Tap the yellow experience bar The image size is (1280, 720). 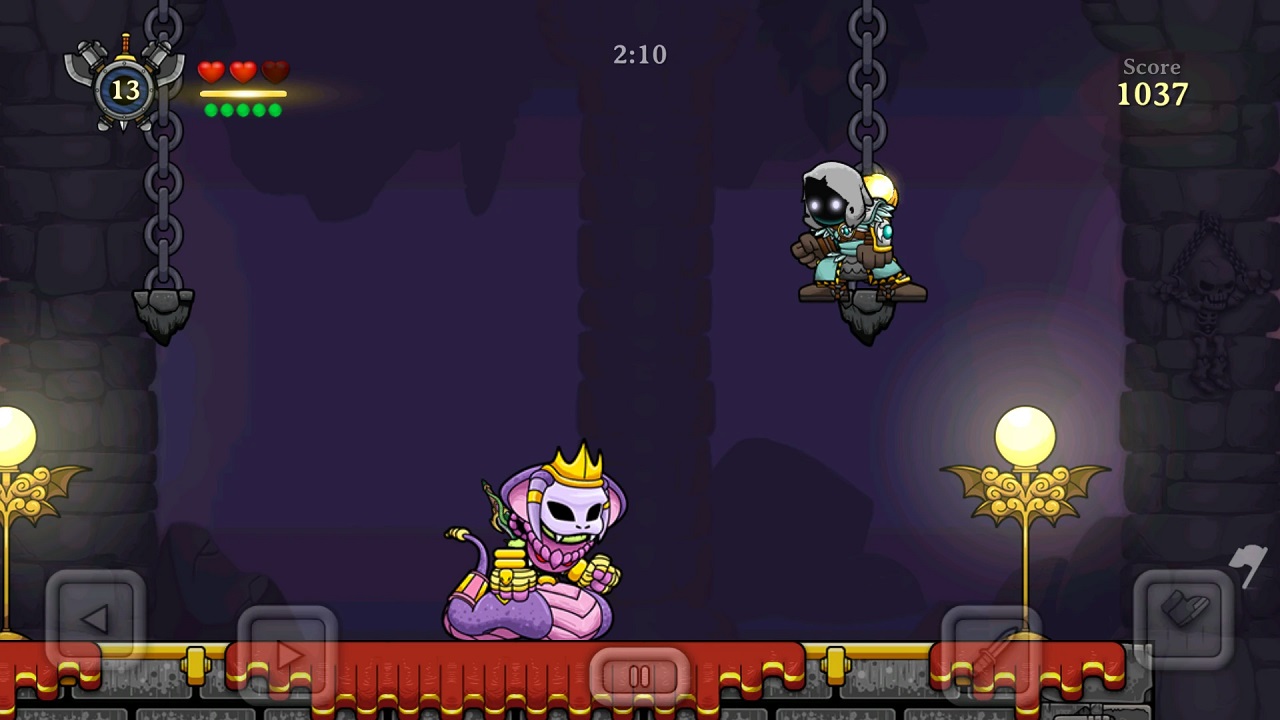click(x=242, y=92)
